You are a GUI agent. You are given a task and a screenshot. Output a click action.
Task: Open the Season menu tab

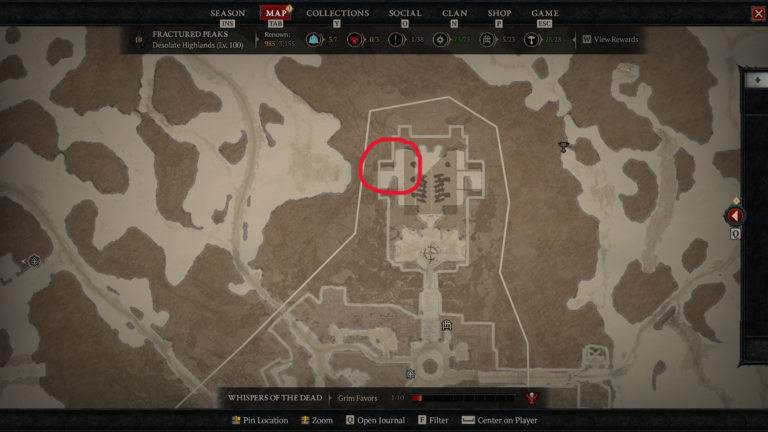tap(227, 14)
